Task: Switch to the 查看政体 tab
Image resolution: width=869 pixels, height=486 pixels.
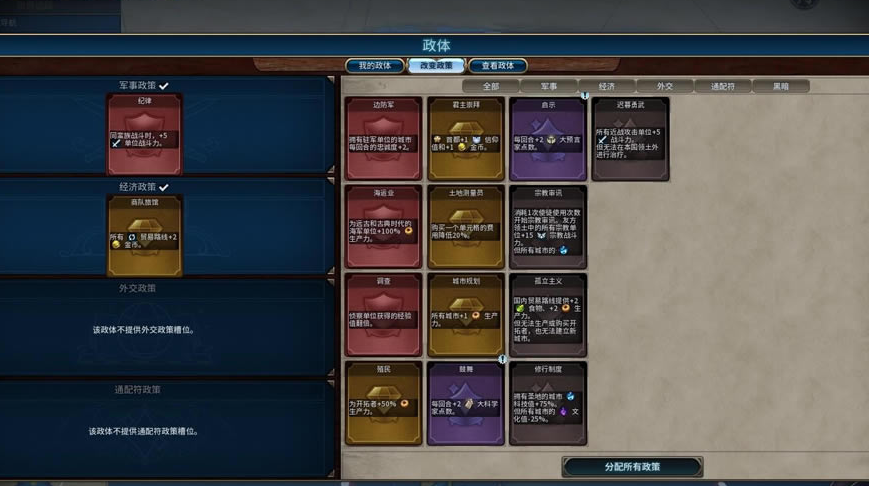Action: [497, 66]
